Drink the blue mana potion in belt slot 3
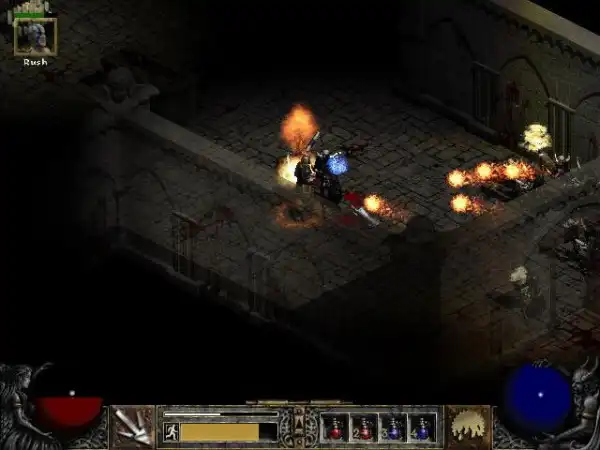 point(393,428)
